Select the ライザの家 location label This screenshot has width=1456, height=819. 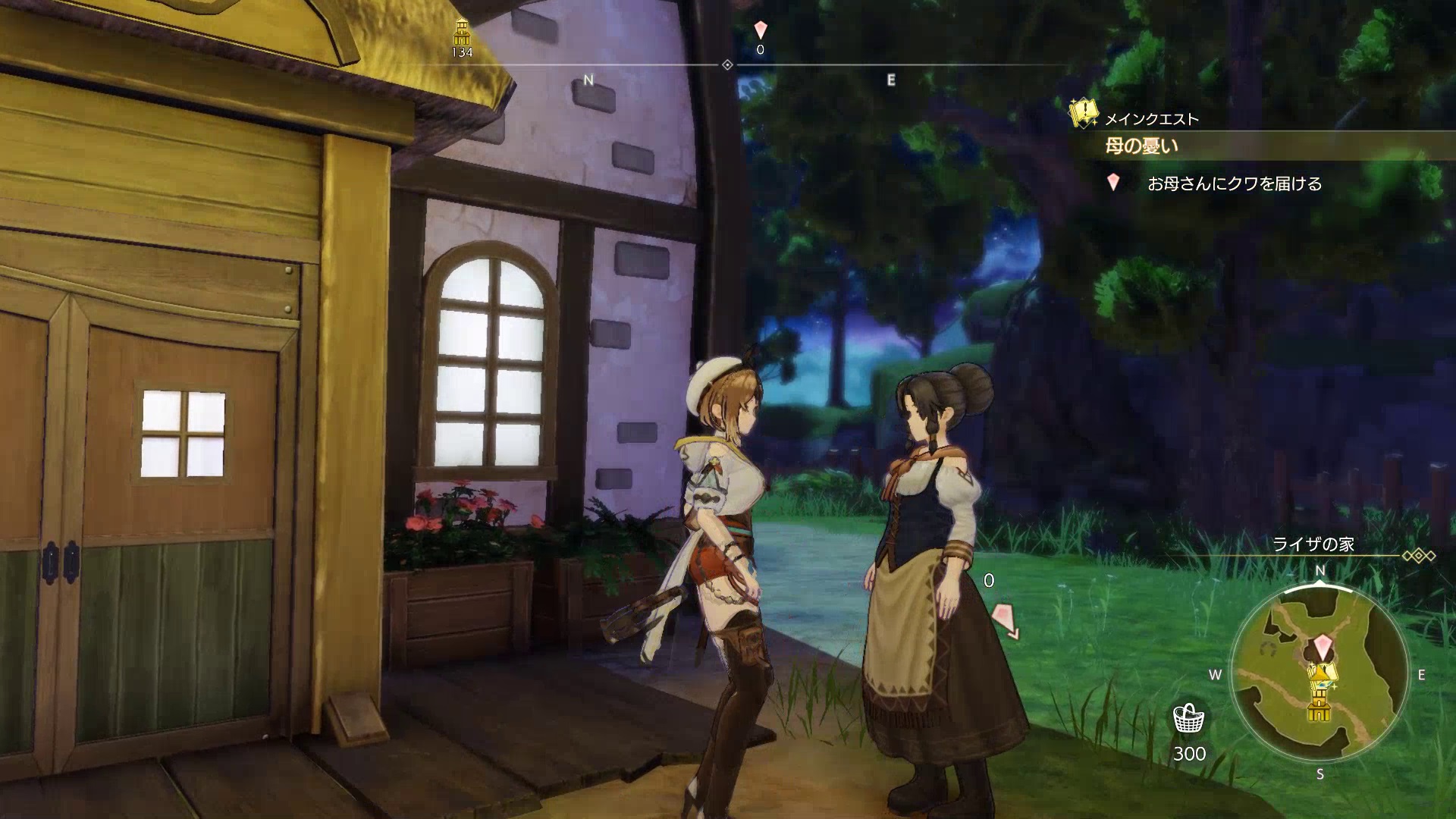point(1313,544)
